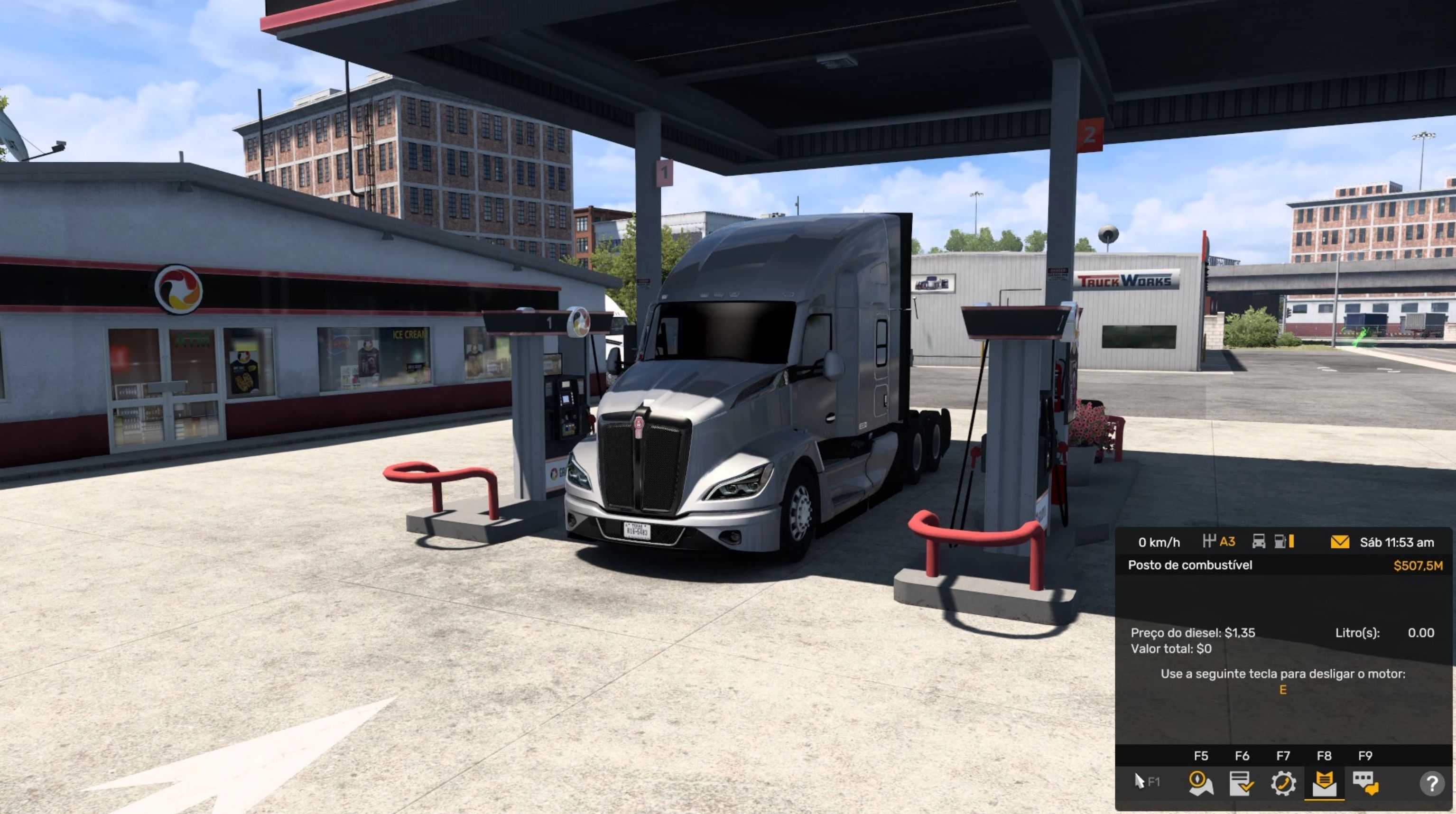1456x814 pixels.
Task: Open the gear and phone diagnostics tab
Action: click(x=1283, y=783)
